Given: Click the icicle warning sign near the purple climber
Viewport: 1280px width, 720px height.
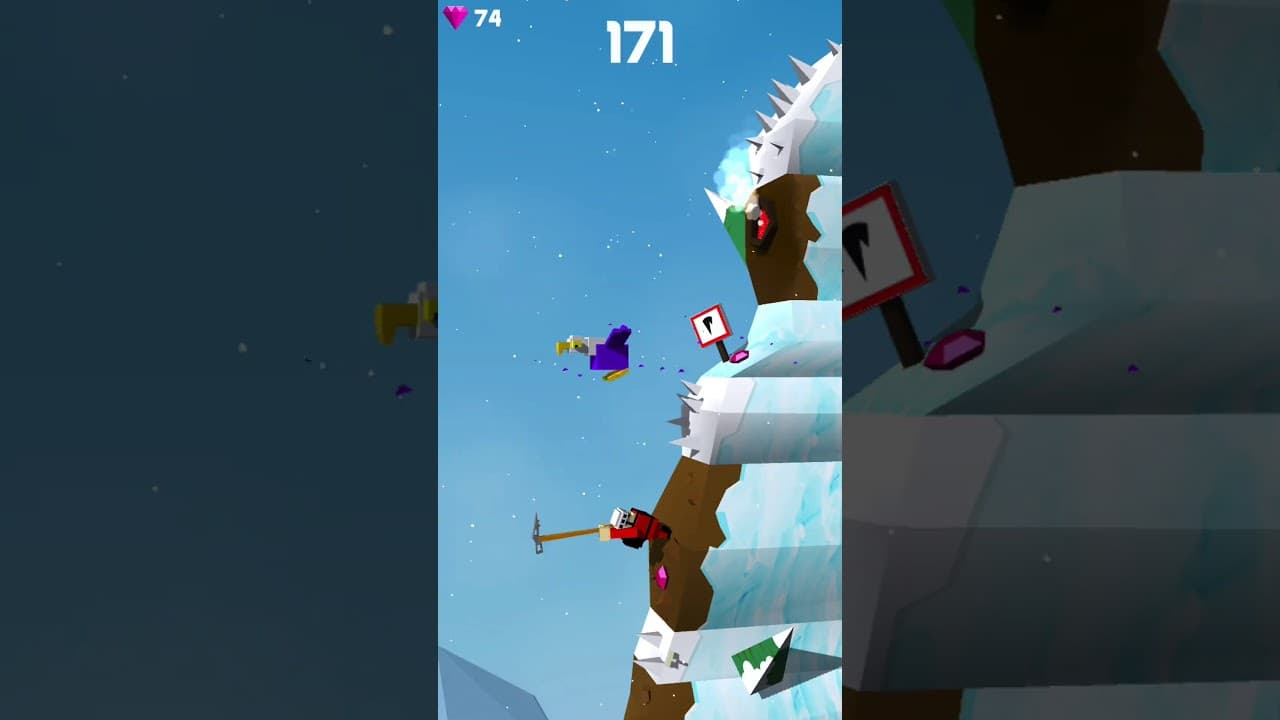Looking at the screenshot, I should coord(712,325).
